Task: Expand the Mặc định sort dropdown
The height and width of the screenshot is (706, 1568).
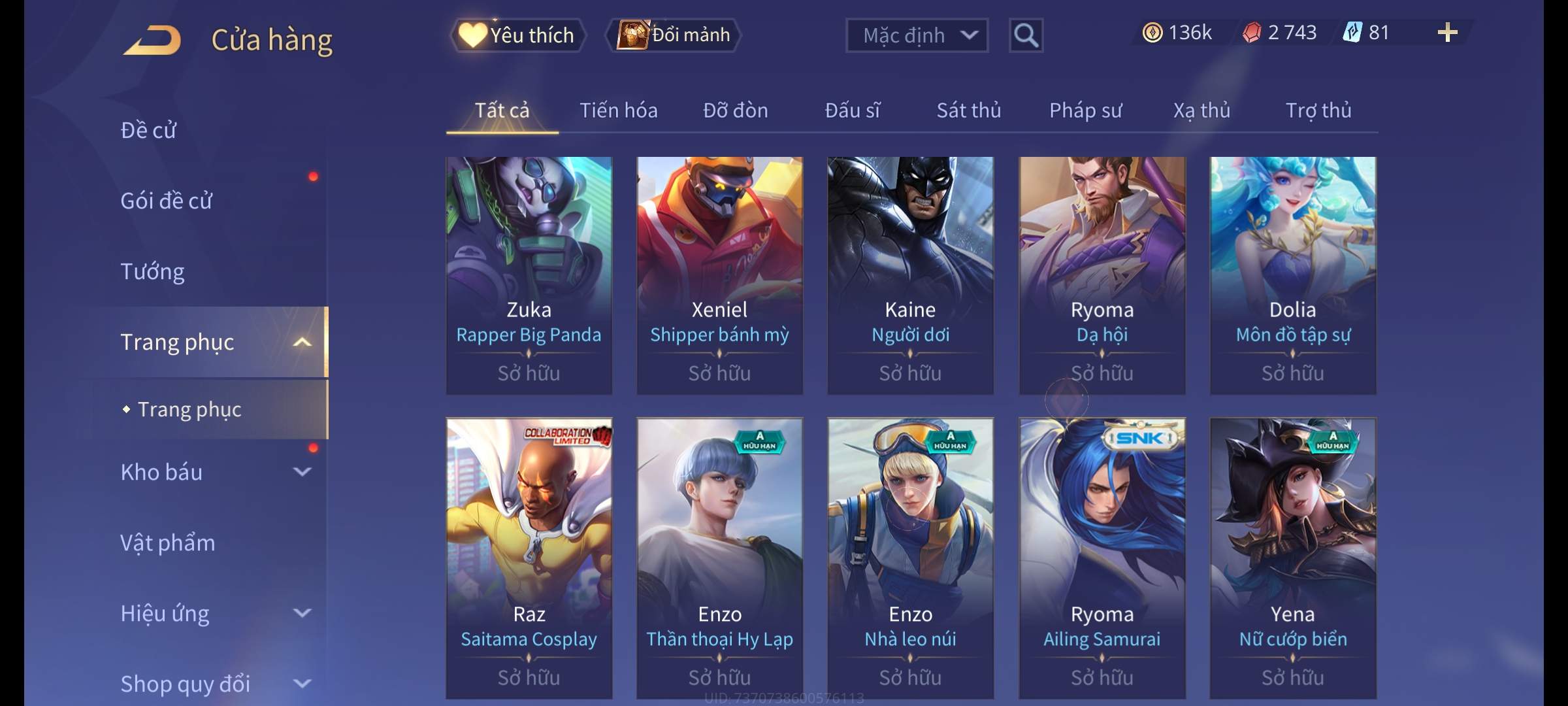Action: 917,35
